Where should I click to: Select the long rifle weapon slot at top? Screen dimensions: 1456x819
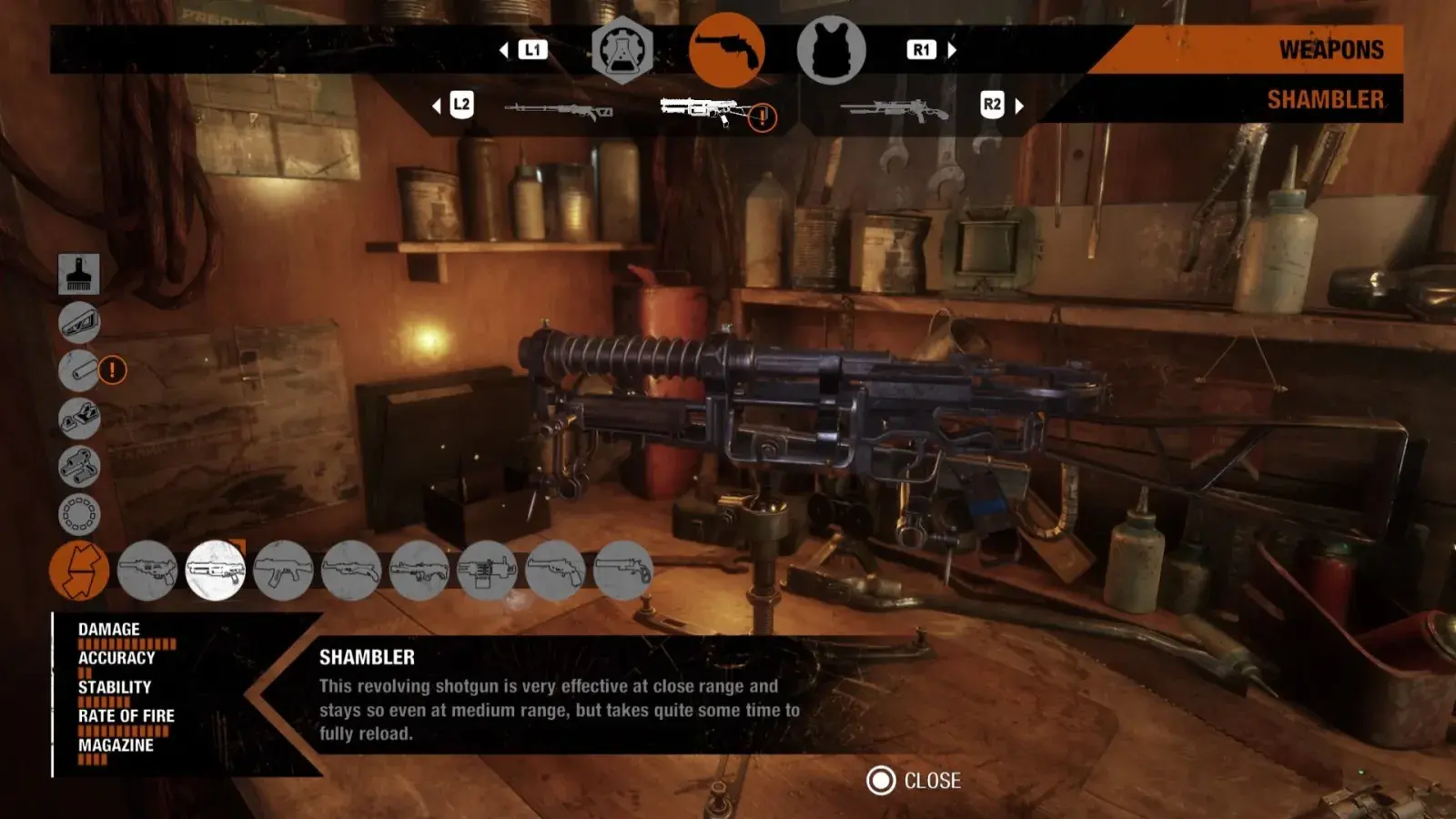(x=558, y=111)
